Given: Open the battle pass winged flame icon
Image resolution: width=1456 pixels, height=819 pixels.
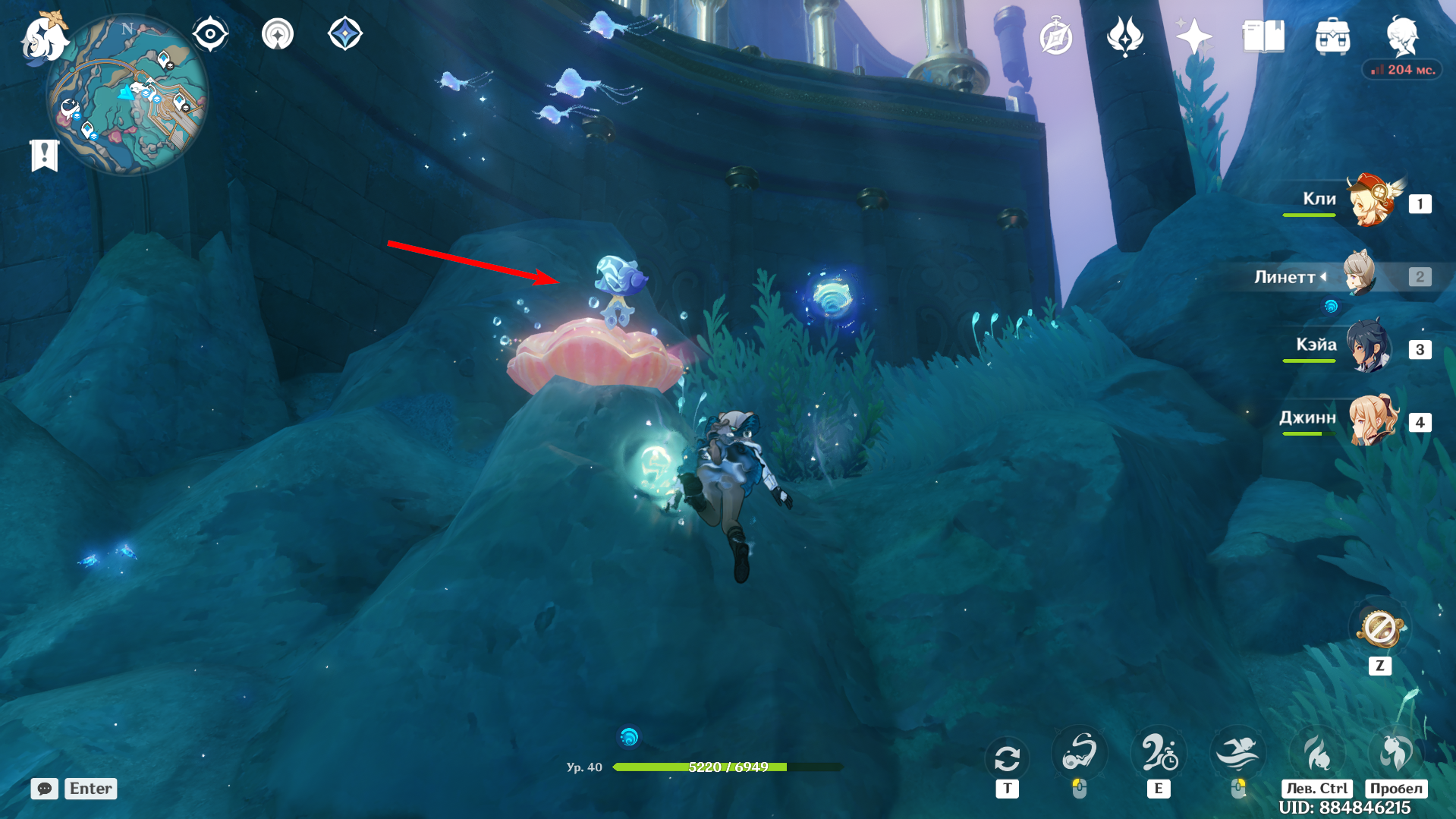Looking at the screenshot, I should pyautogui.click(x=1124, y=36).
